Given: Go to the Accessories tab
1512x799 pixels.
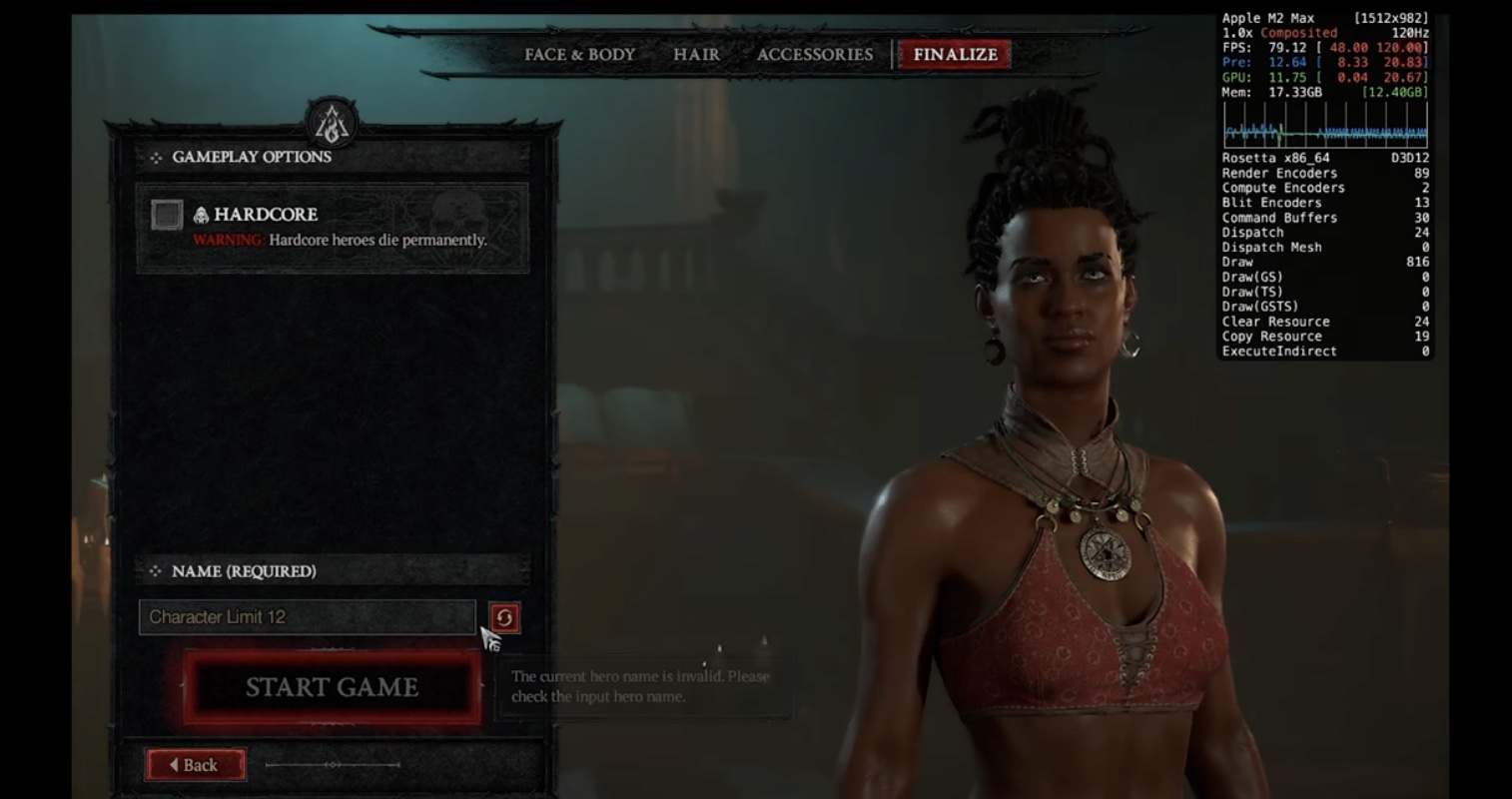Looking at the screenshot, I should [814, 55].
